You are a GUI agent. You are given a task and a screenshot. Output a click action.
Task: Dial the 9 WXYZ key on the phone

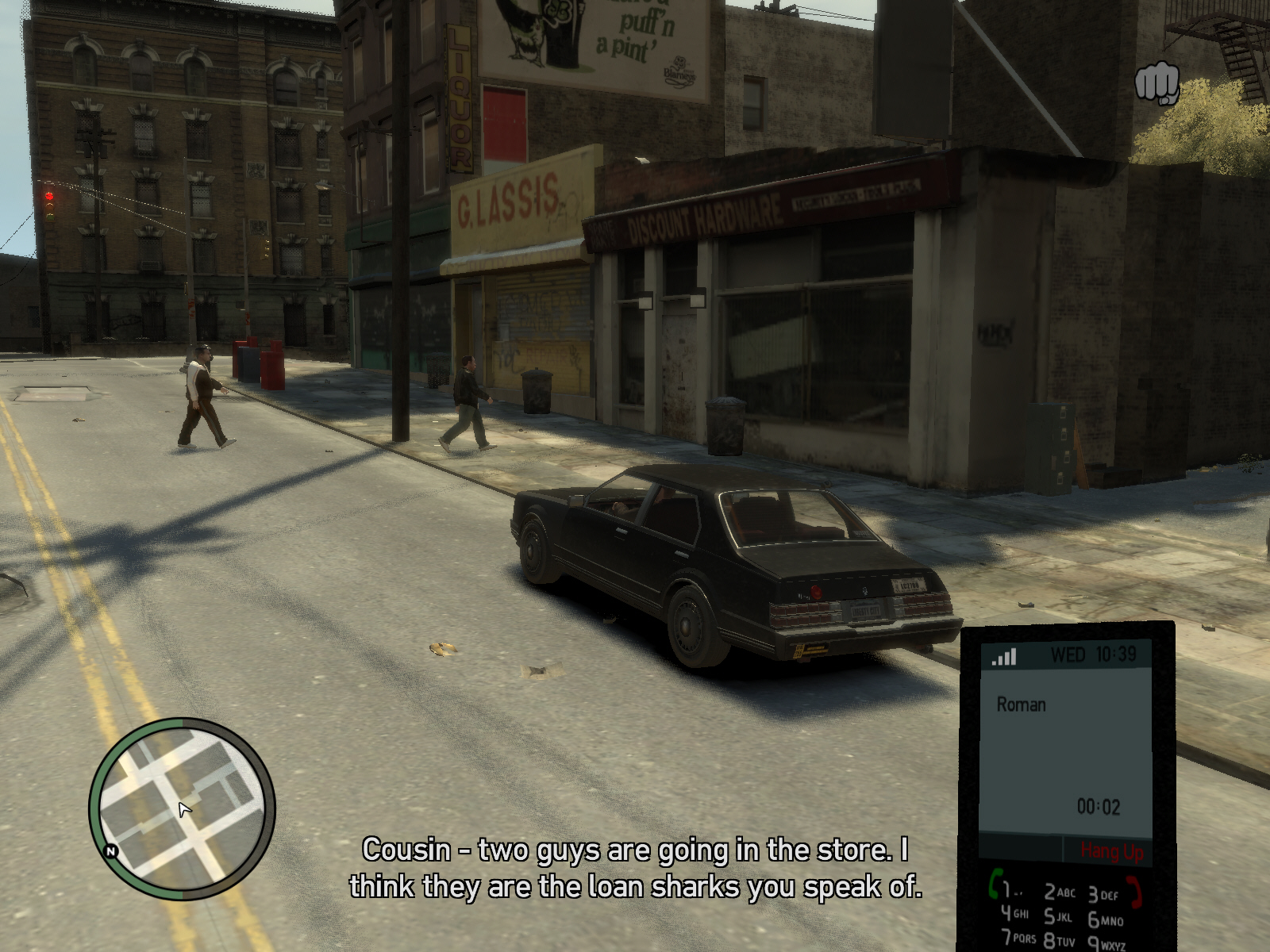click(1106, 944)
